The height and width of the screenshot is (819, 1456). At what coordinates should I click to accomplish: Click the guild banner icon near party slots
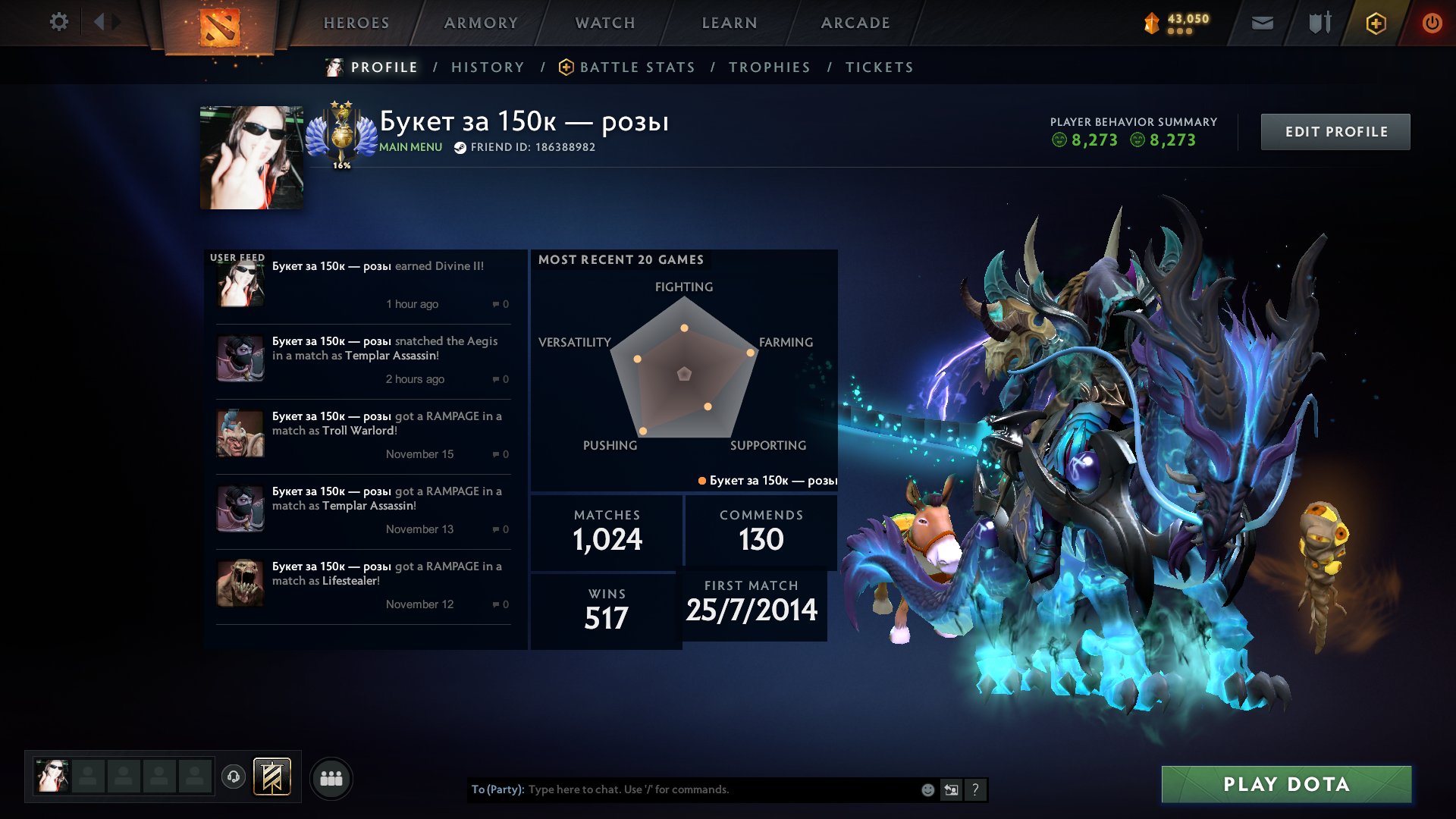[x=273, y=777]
